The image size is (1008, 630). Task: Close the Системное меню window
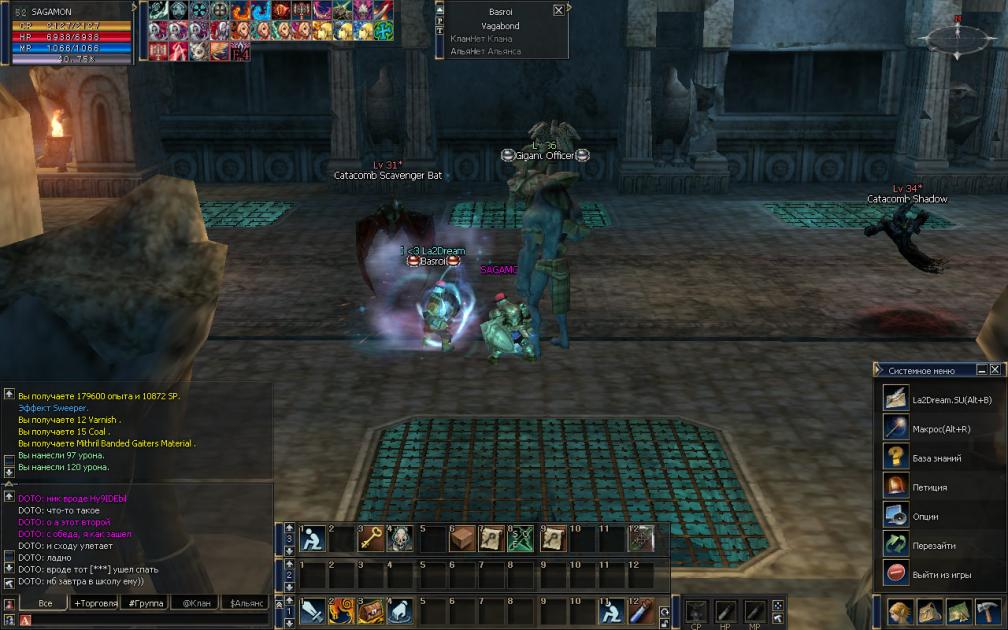(997, 370)
